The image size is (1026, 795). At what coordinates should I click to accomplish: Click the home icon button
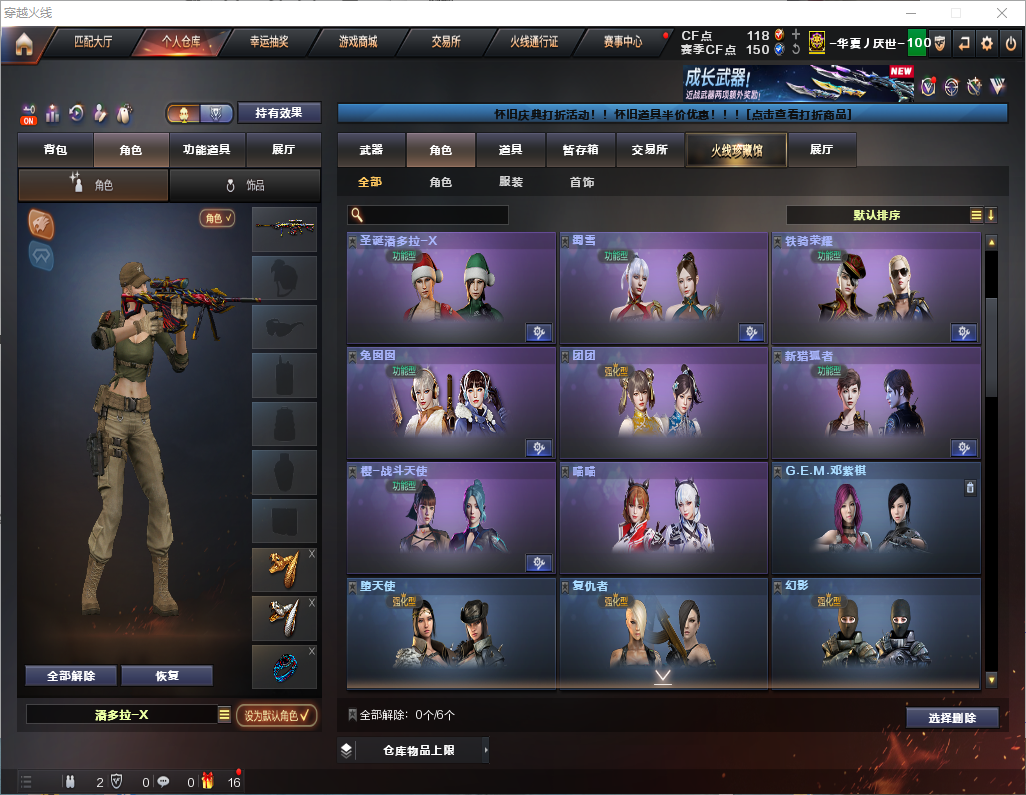click(x=23, y=43)
